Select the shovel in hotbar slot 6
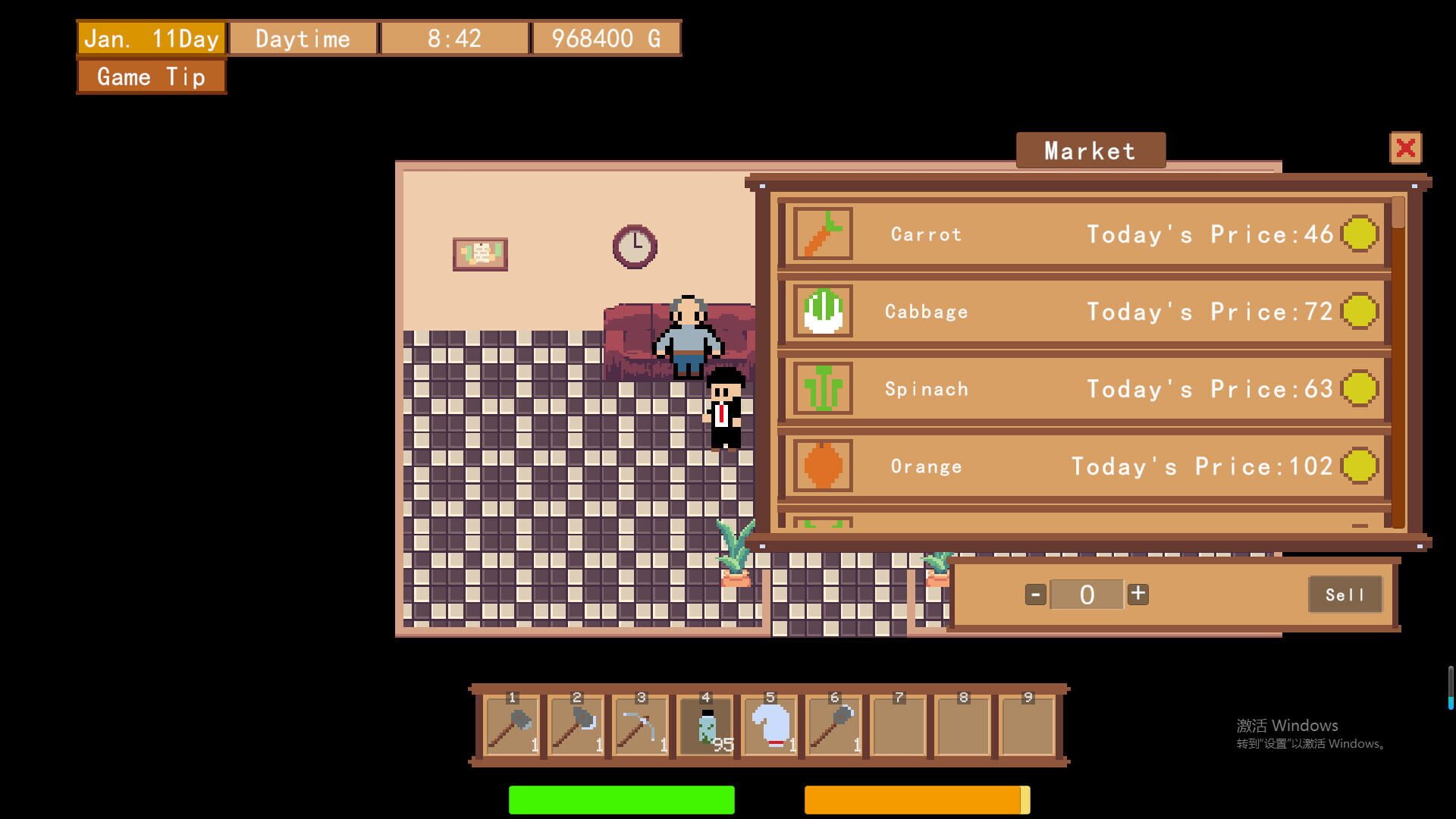1456x819 pixels. pyautogui.click(x=834, y=726)
